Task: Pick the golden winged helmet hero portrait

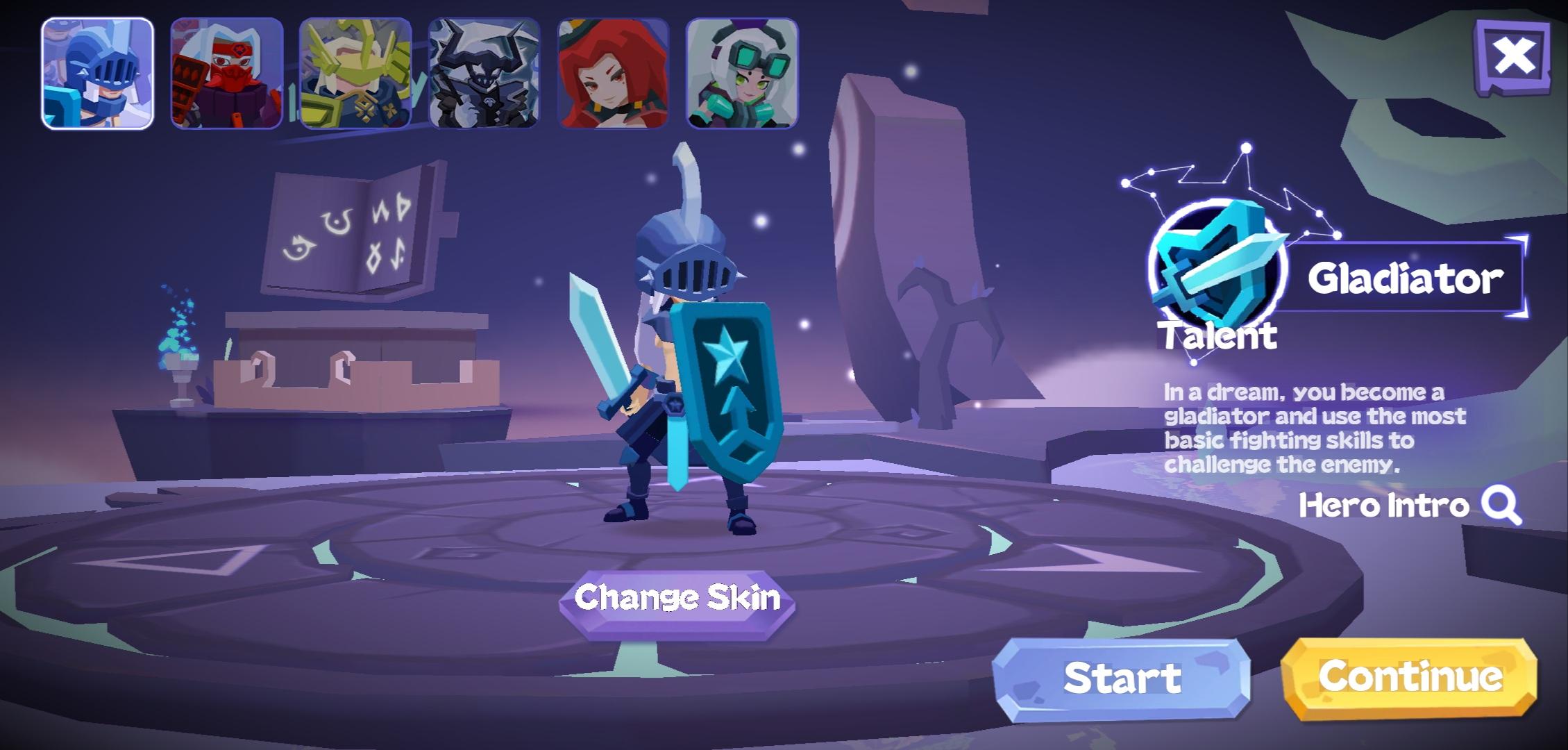Action: (355, 74)
